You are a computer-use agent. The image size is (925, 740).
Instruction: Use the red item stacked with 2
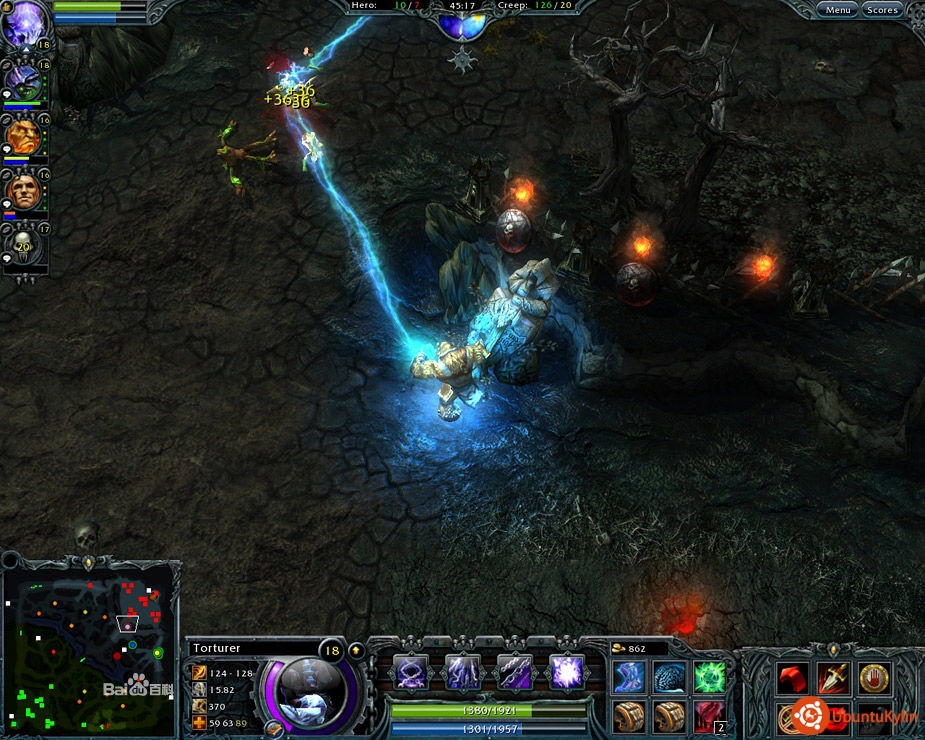[709, 716]
